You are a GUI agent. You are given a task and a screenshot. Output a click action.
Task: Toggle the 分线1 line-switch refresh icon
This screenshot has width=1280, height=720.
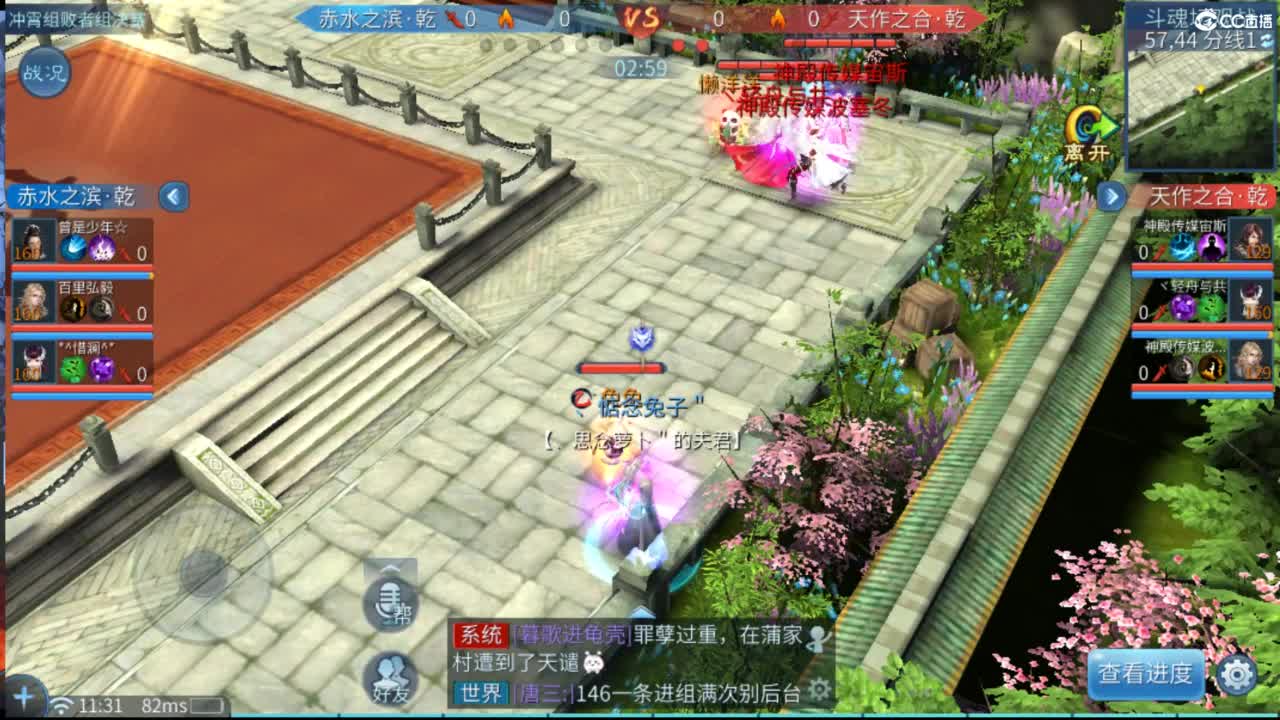tap(1265, 41)
